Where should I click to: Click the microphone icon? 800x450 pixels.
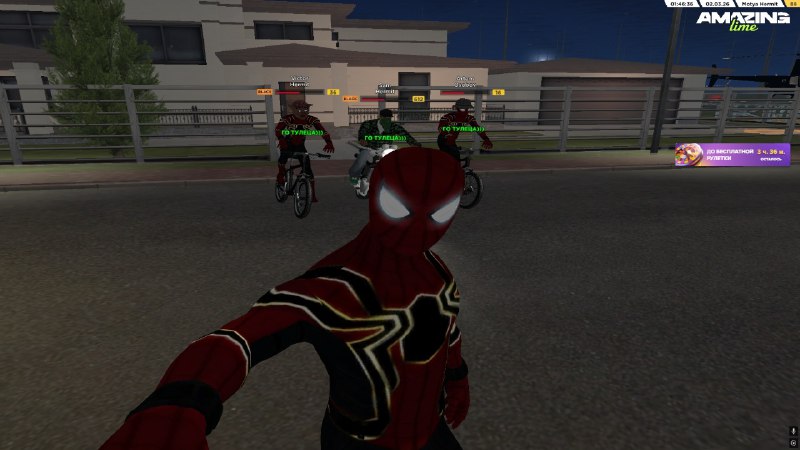pos(793,430)
